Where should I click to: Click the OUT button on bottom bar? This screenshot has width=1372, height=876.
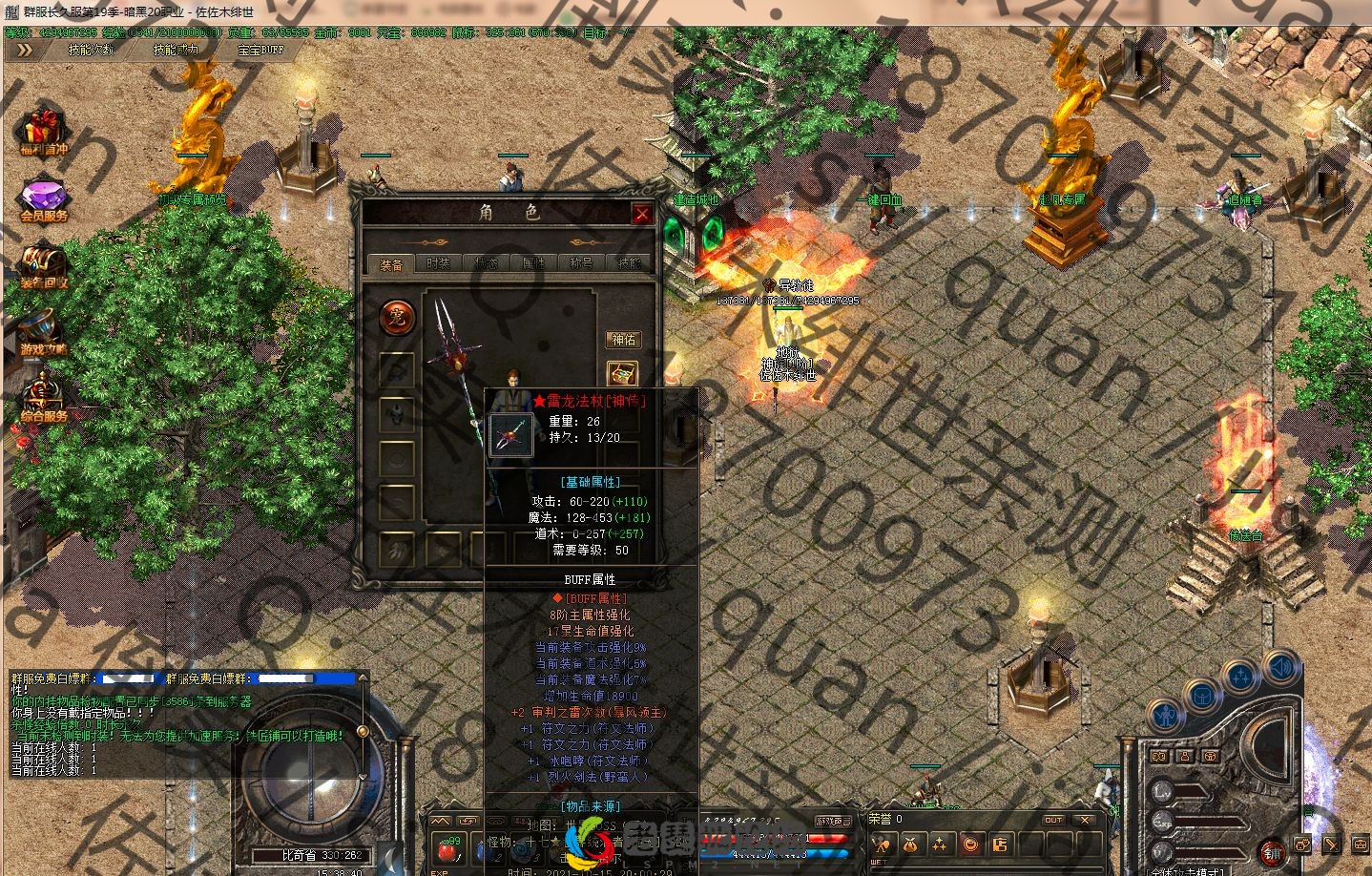(x=1053, y=820)
